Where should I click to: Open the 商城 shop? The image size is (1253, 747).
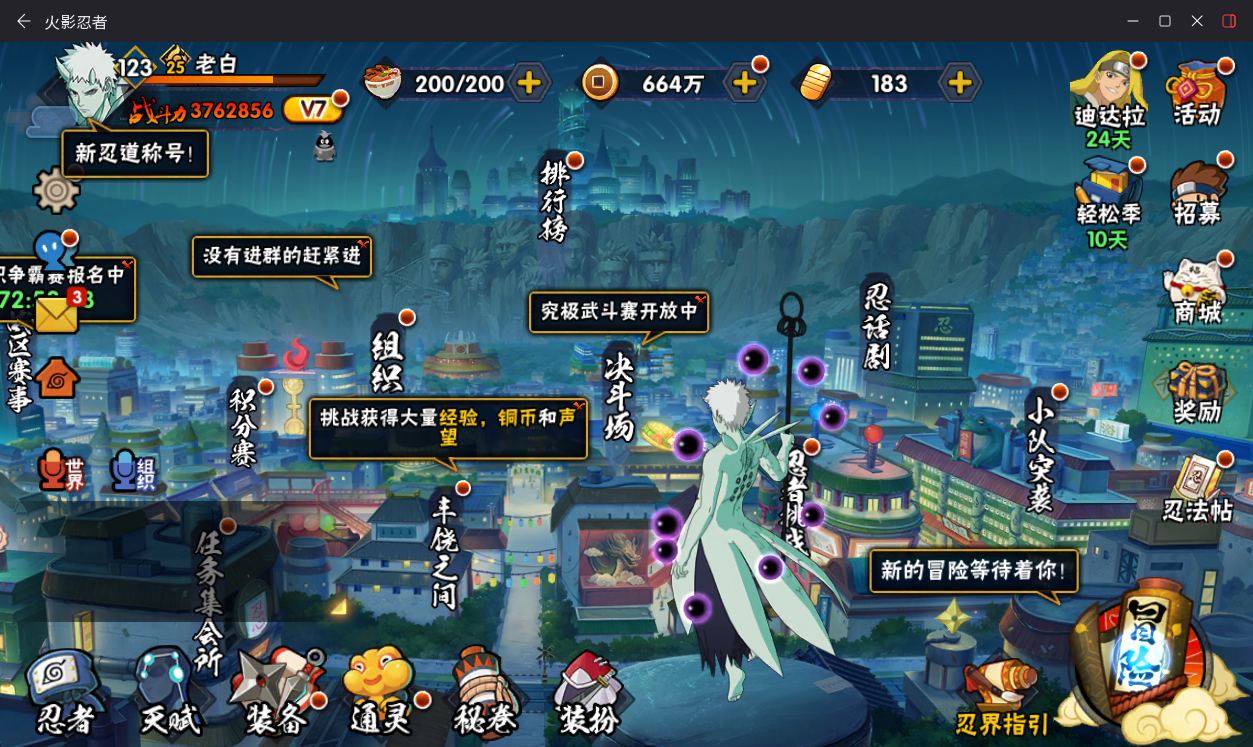click(1197, 291)
